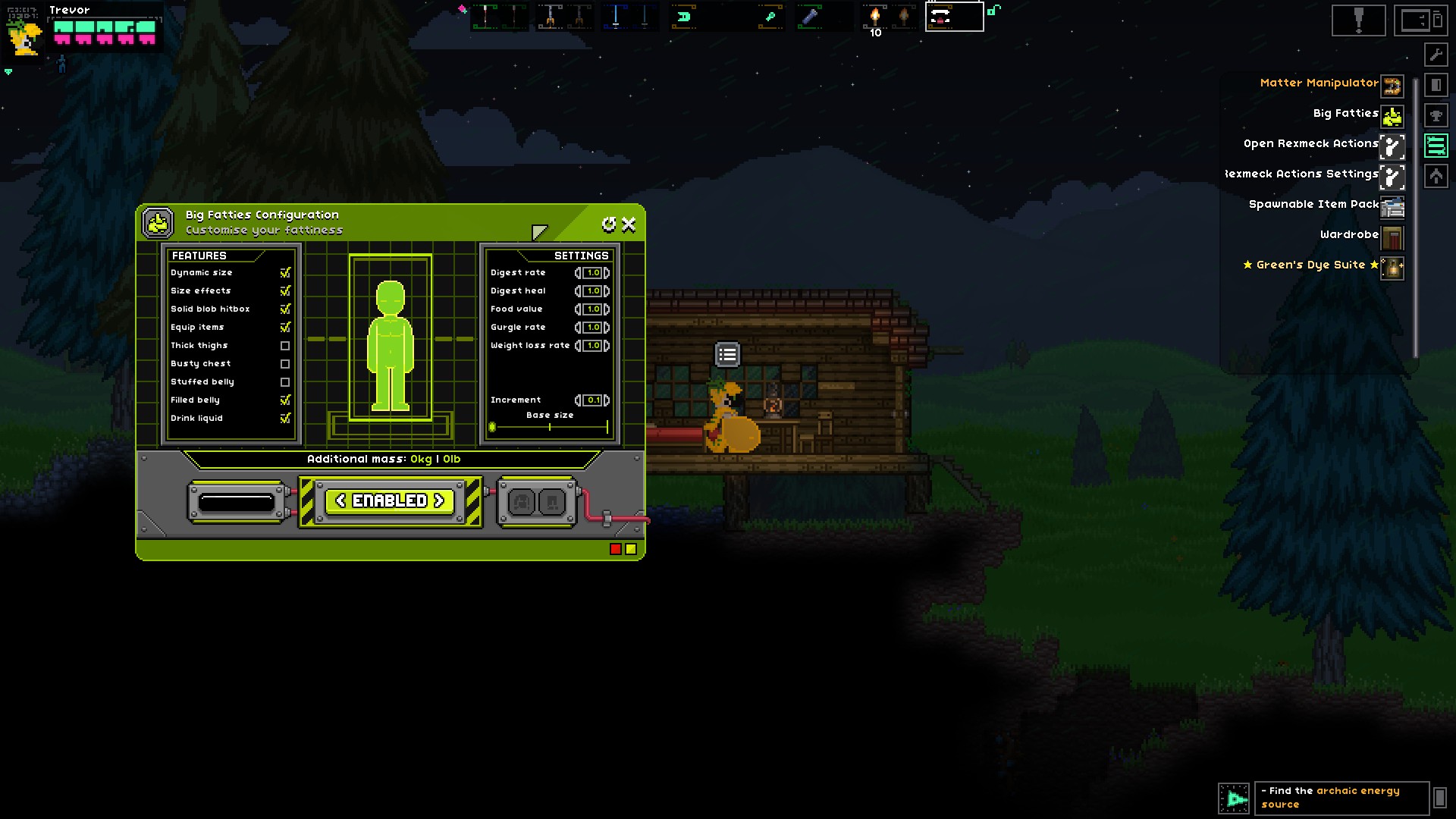The width and height of the screenshot is (1456, 819).
Task: Select the black text input field
Action: pyautogui.click(x=237, y=502)
